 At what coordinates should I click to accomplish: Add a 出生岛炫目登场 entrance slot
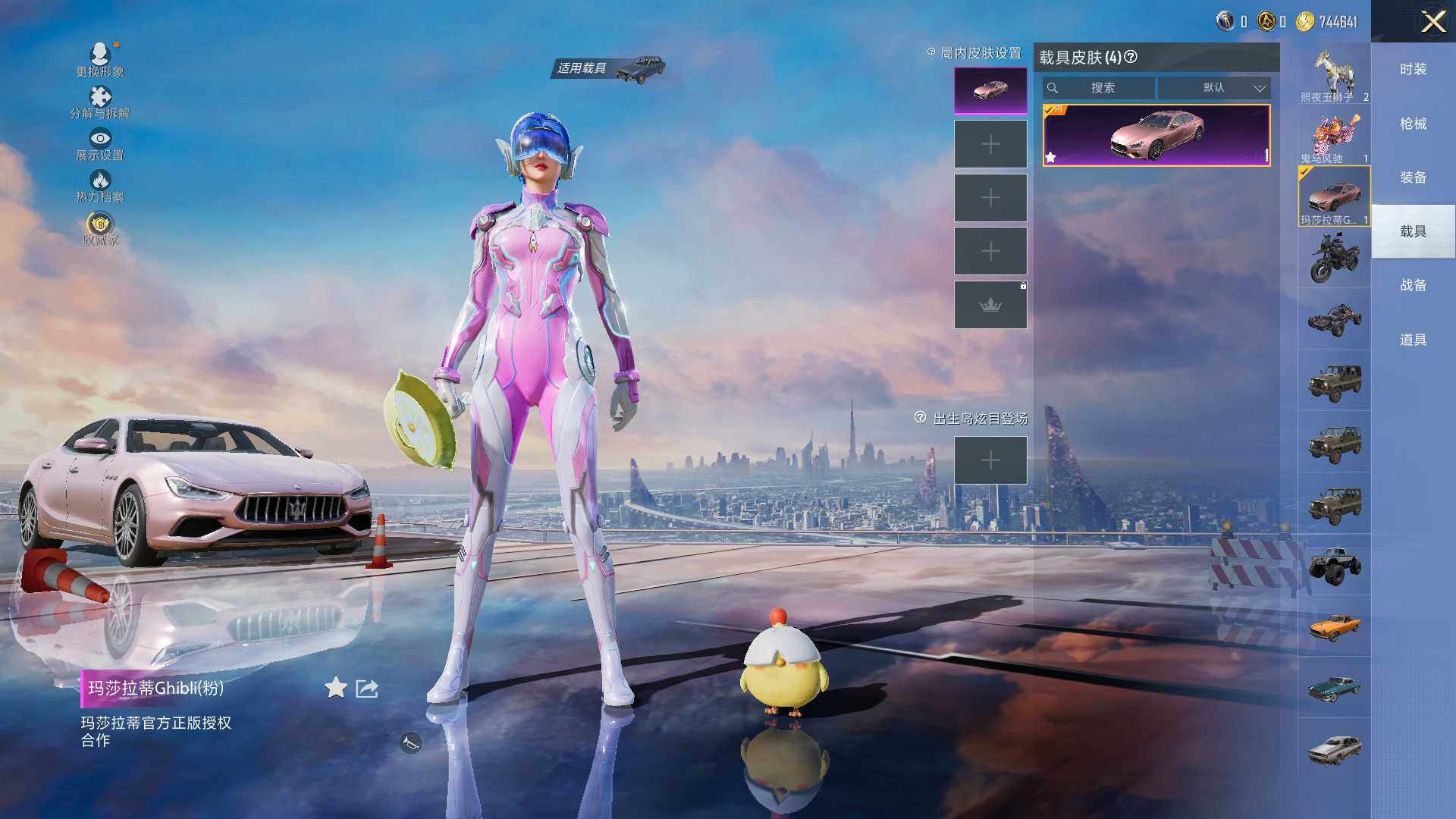click(x=990, y=460)
